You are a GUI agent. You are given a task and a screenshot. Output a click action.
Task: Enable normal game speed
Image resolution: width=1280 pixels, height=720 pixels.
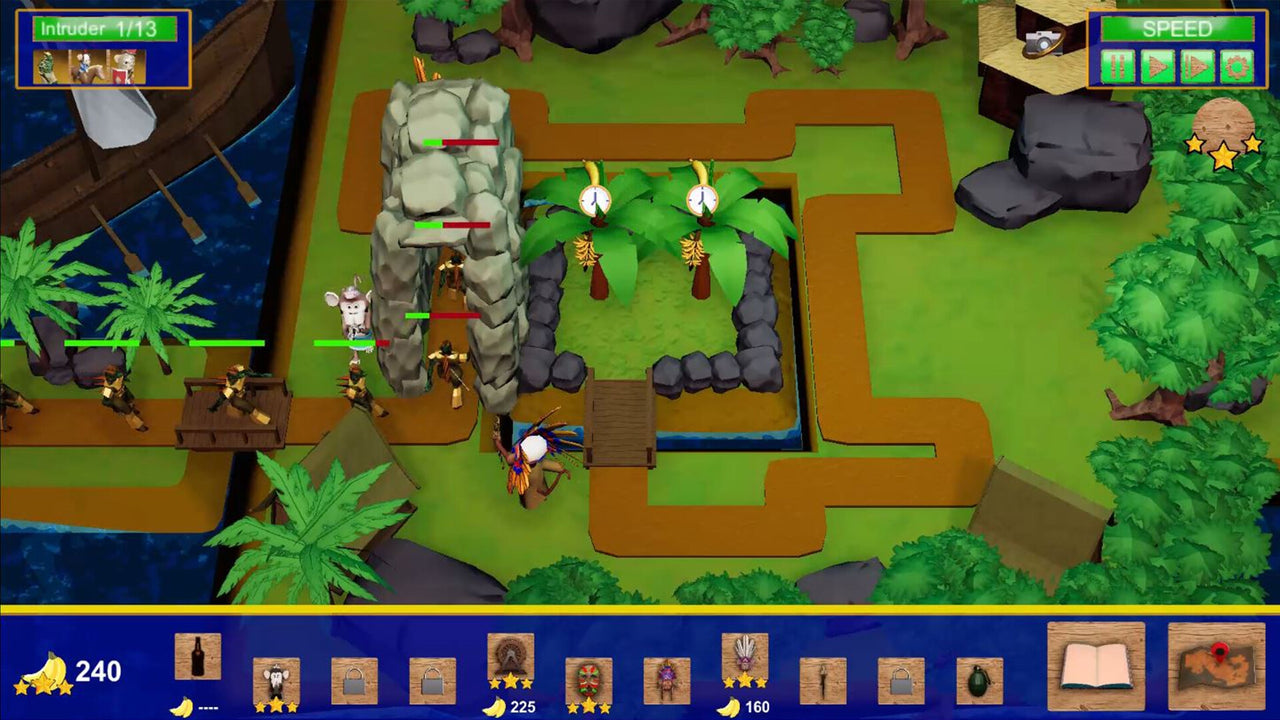point(1158,66)
